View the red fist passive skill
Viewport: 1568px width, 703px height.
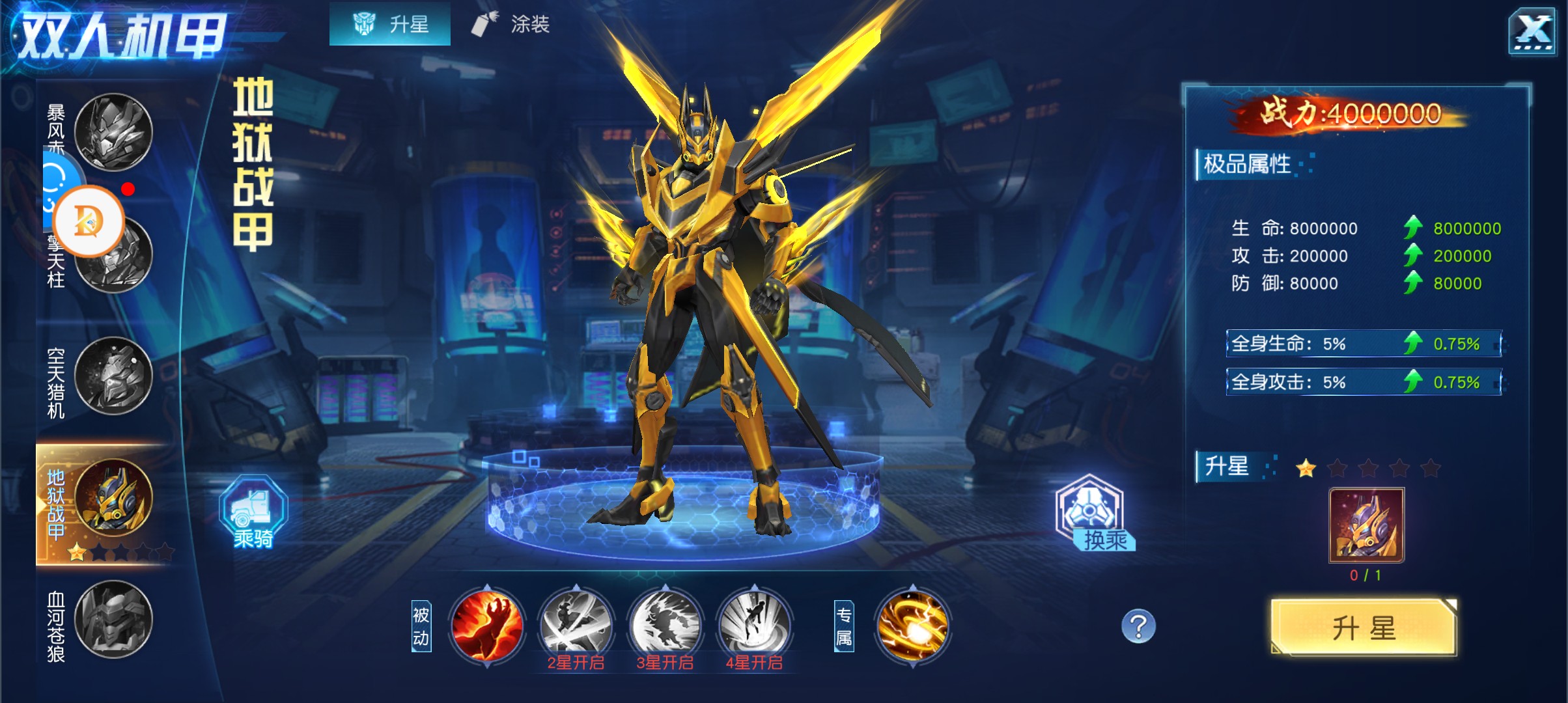click(x=487, y=625)
